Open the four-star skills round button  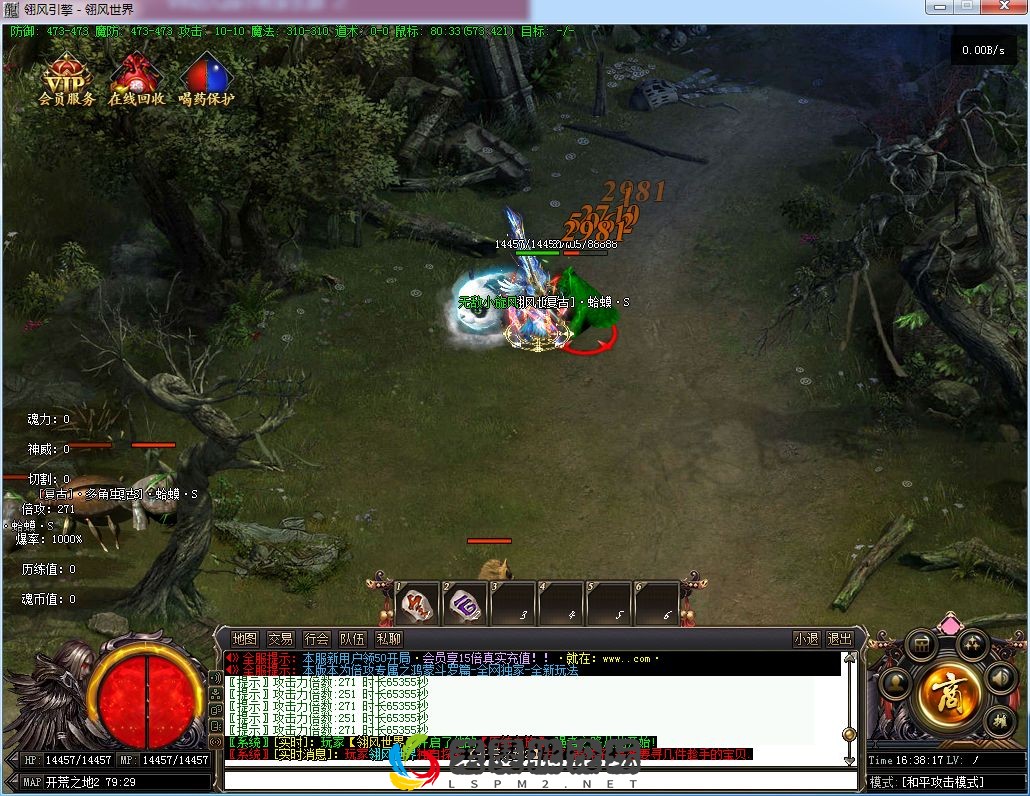pos(972,643)
